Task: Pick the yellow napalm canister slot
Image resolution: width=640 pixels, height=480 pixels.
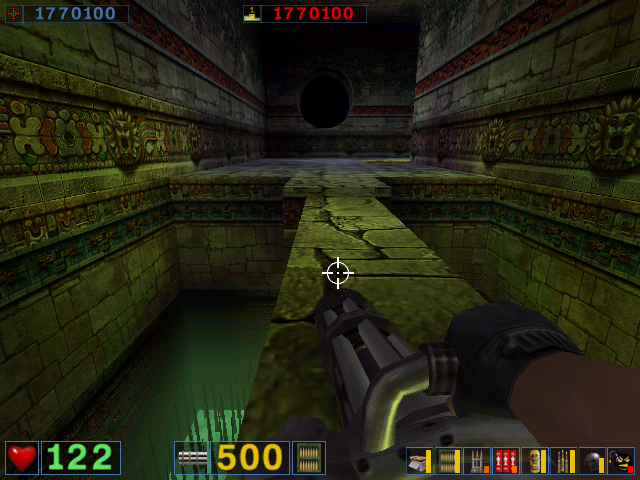Action: [x=534, y=461]
